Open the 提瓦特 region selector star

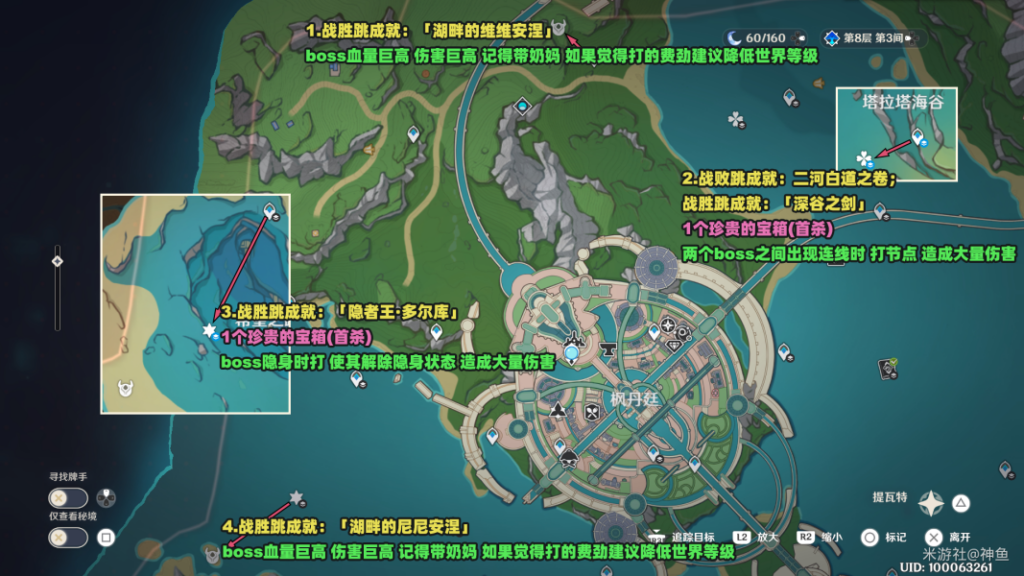[931, 502]
